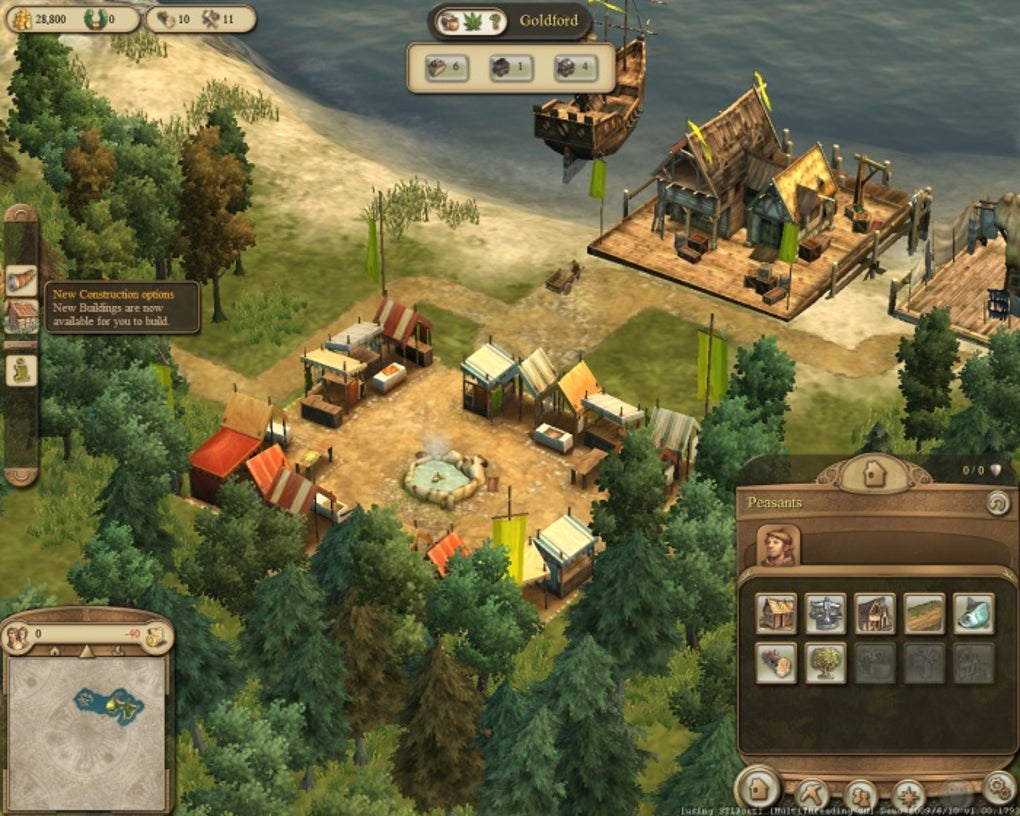The height and width of the screenshot is (816, 1020).
Task: Click the coin scroll balance icon above minimap
Action: coord(155,634)
